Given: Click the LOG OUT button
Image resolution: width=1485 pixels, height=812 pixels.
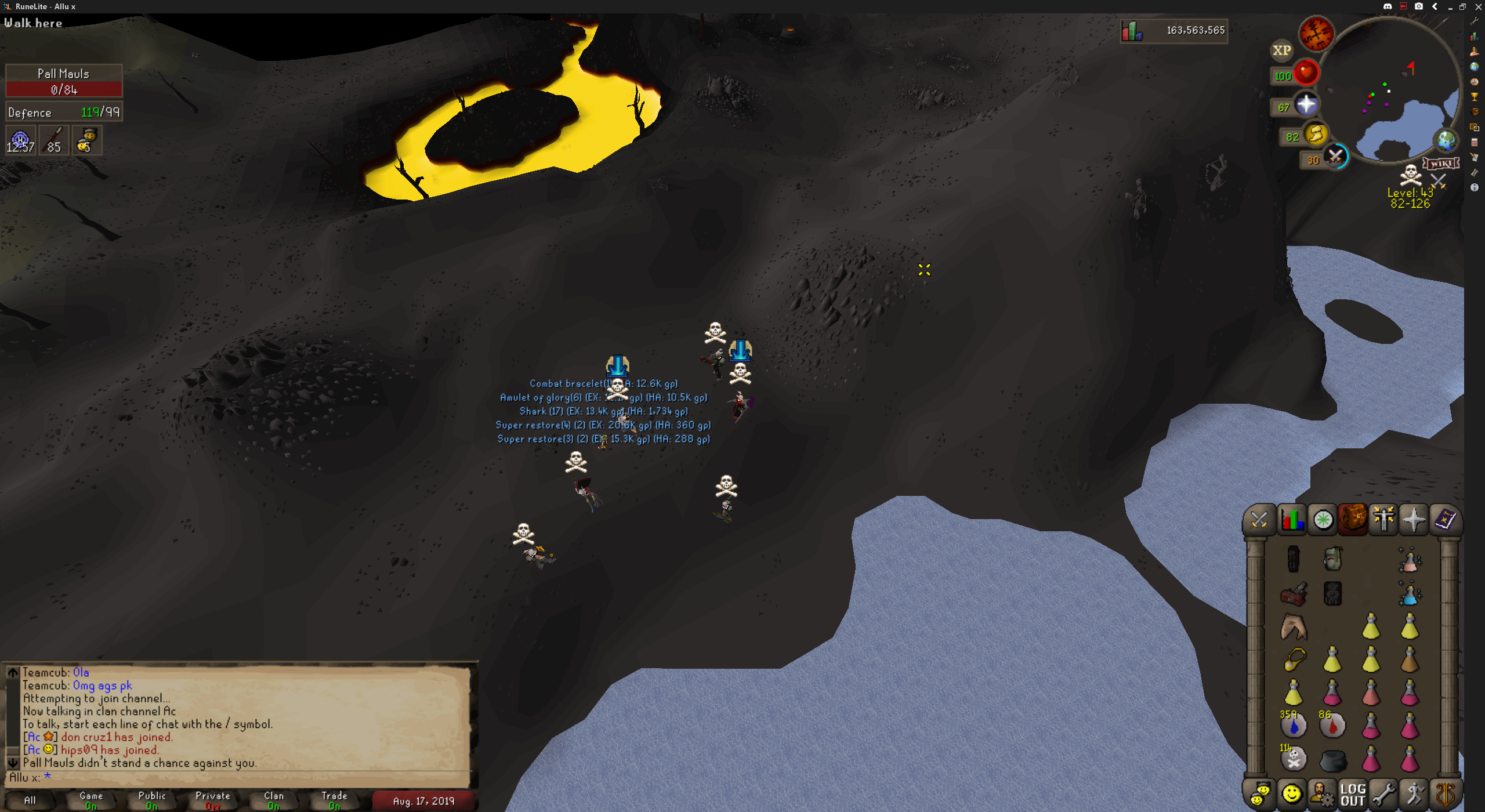Looking at the screenshot, I should tap(1353, 794).
